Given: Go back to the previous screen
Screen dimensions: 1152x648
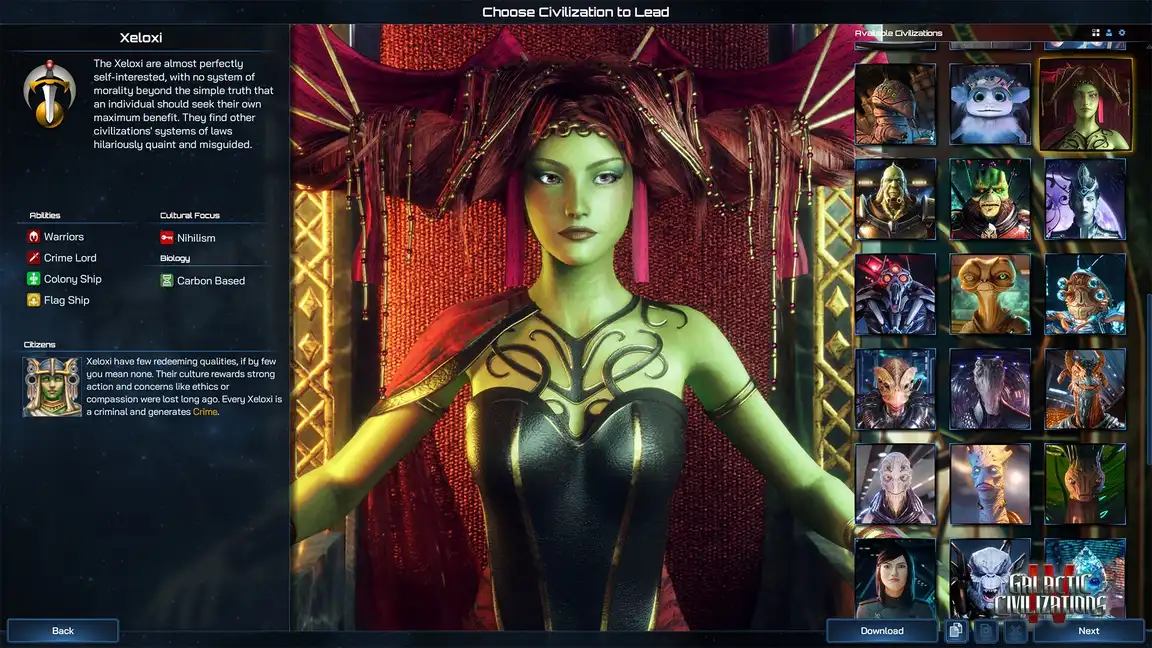Looking at the screenshot, I should [x=63, y=631].
